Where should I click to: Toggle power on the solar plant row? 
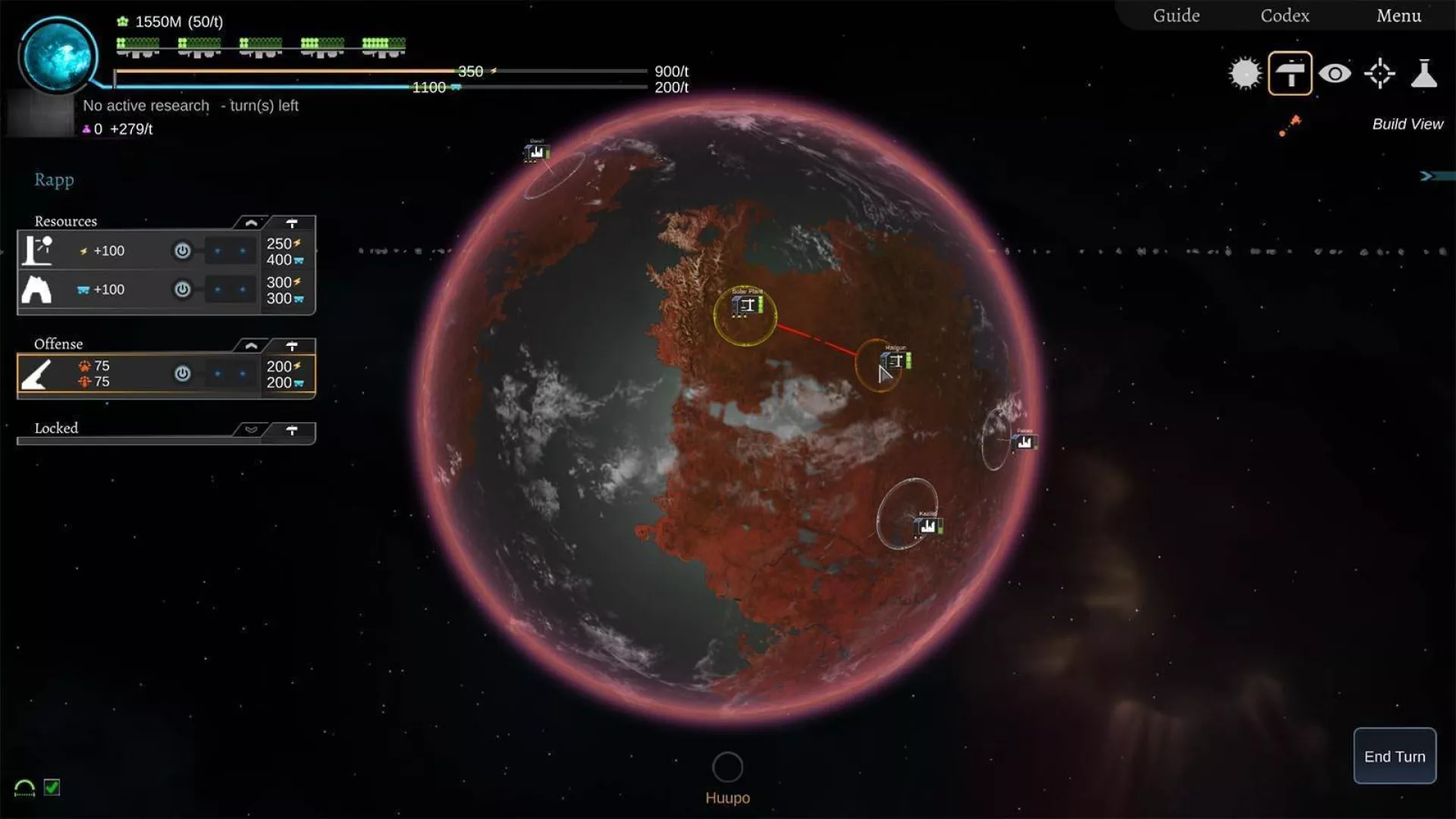click(182, 251)
